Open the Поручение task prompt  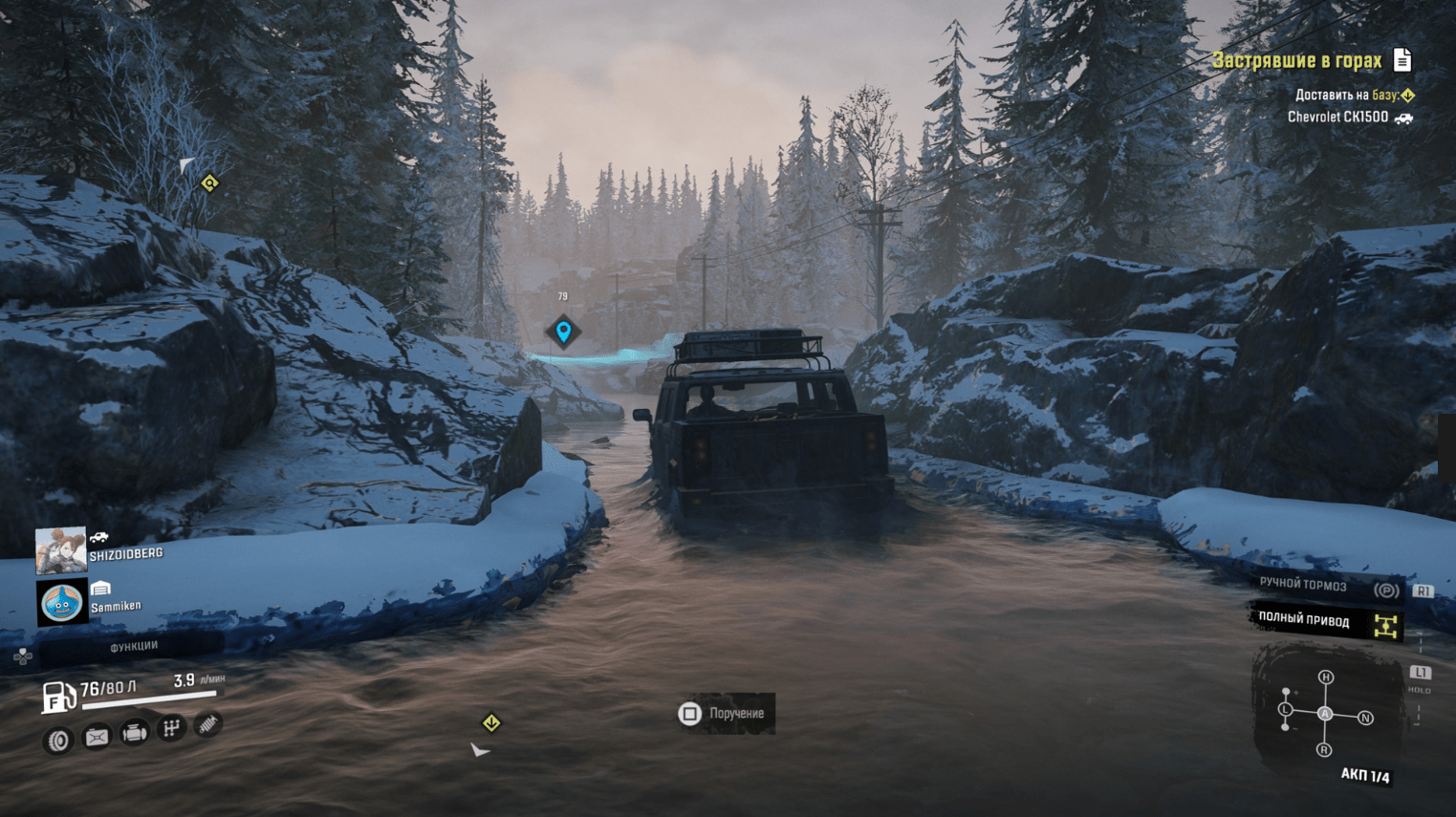coord(725,714)
